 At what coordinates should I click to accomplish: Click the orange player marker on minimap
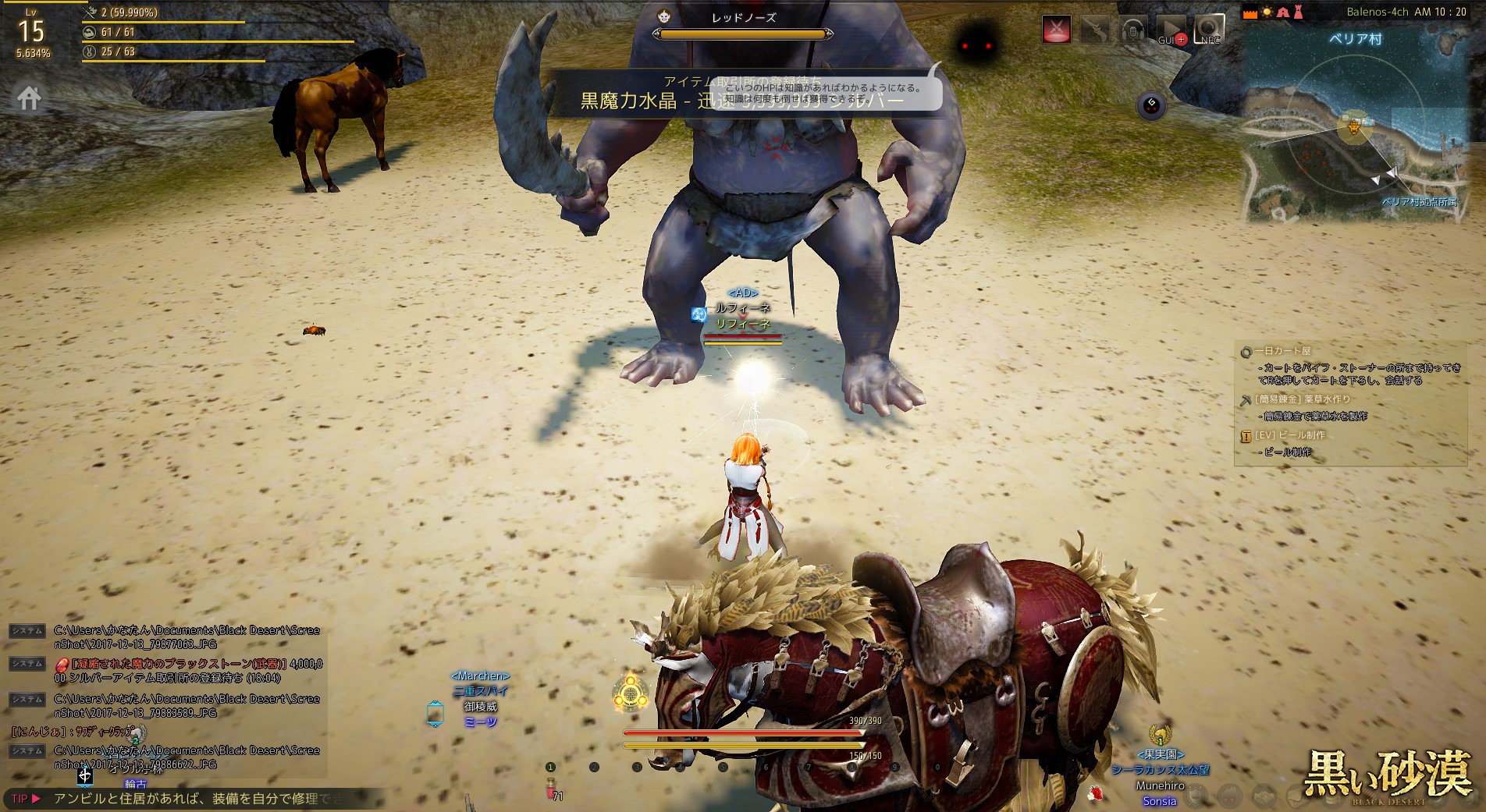click(x=1354, y=126)
